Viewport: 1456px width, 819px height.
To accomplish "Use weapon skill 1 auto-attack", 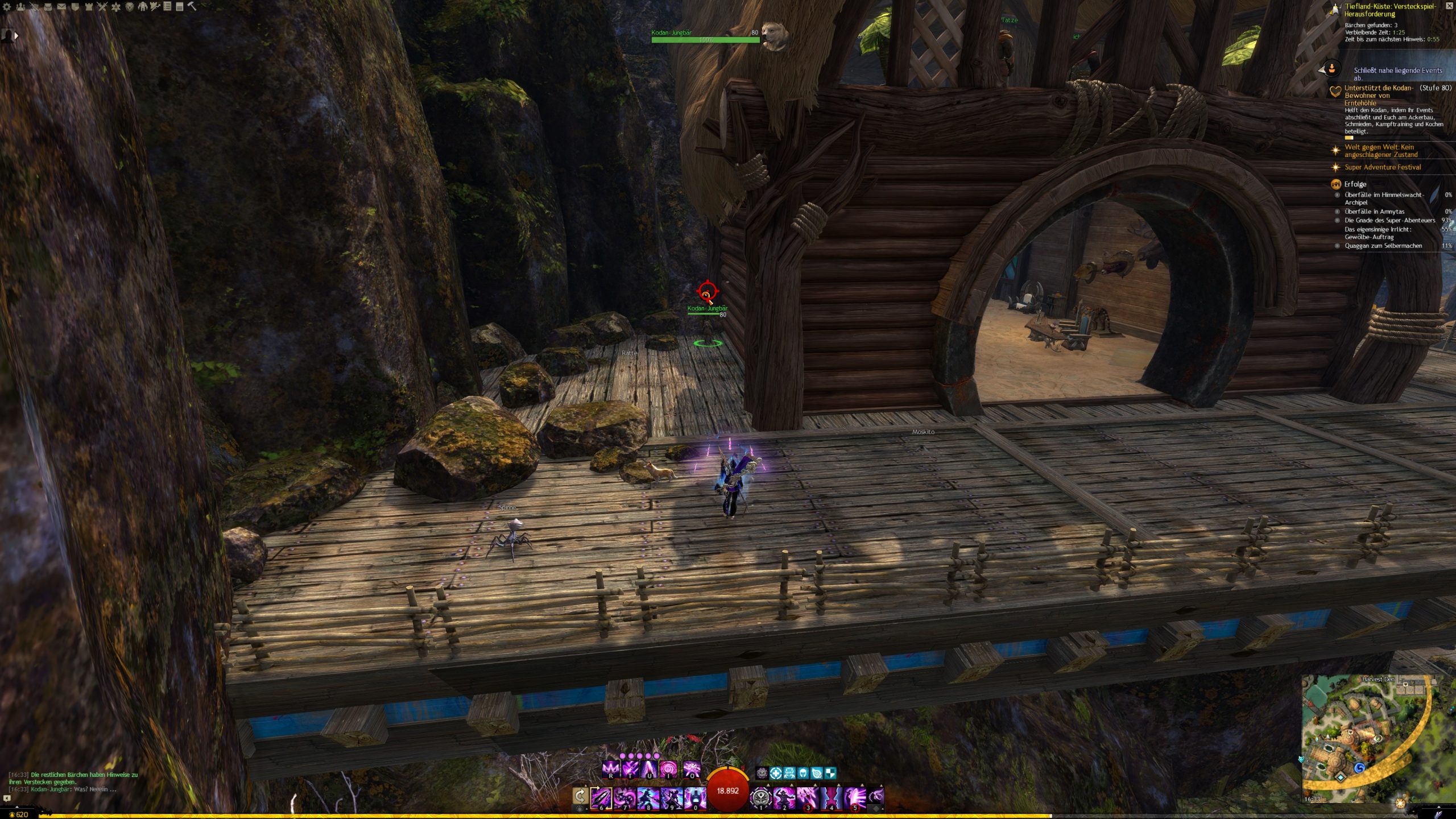I will pyautogui.click(x=761, y=797).
